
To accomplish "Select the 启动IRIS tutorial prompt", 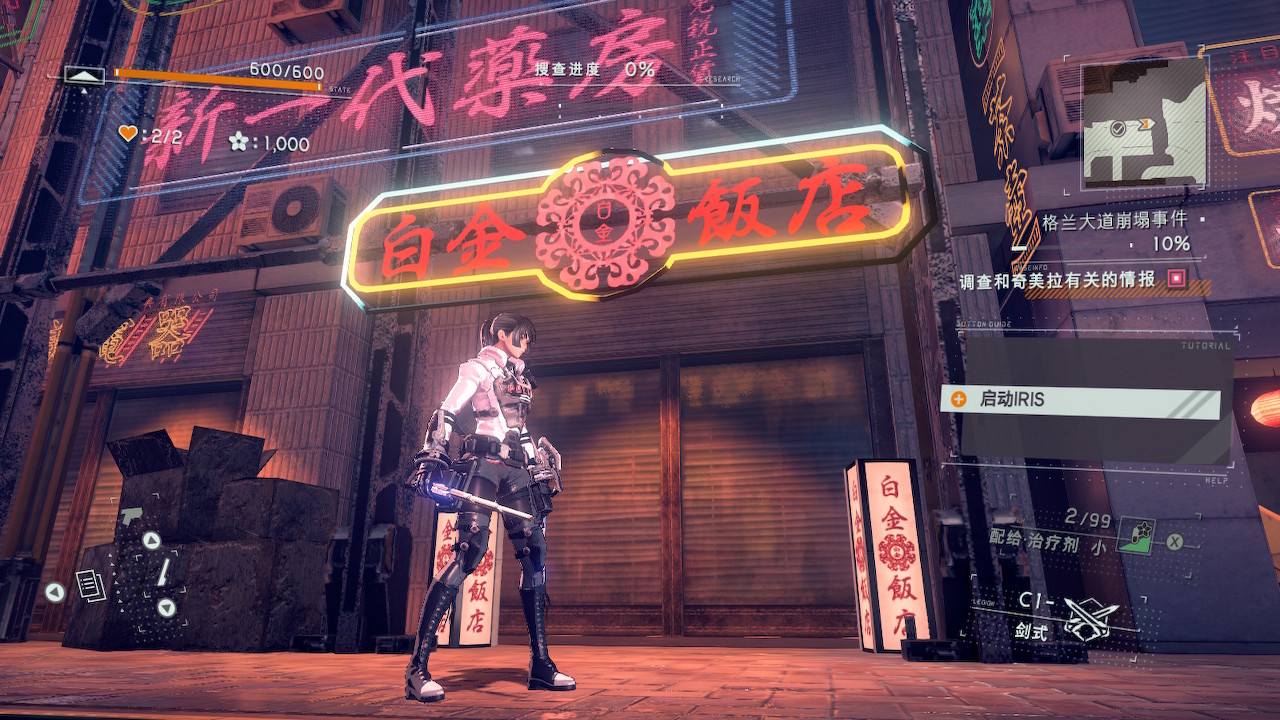I will coord(1080,400).
